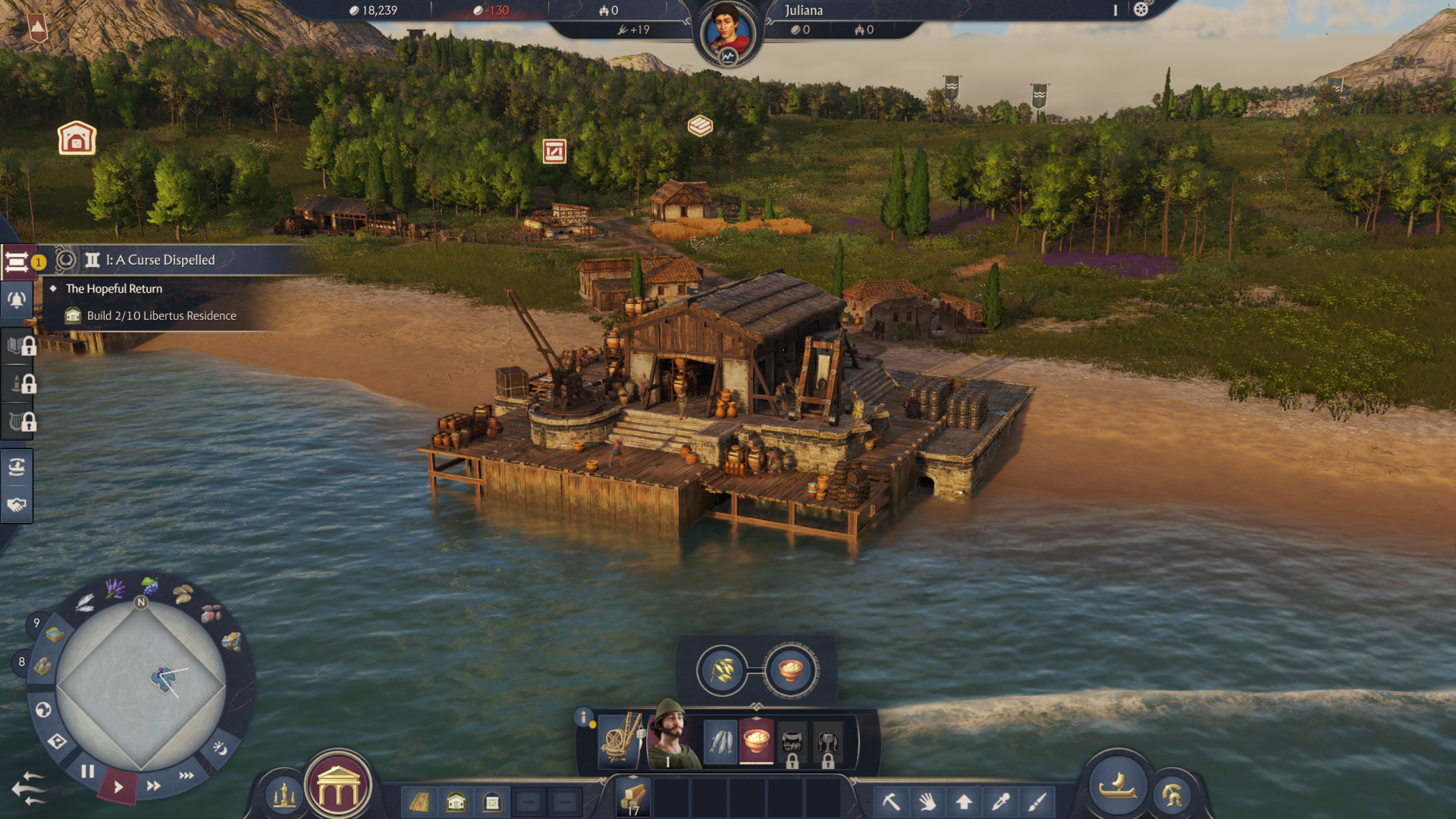Screen dimensions: 1456x819
Task: Choose the fish need category
Action: tap(720, 741)
